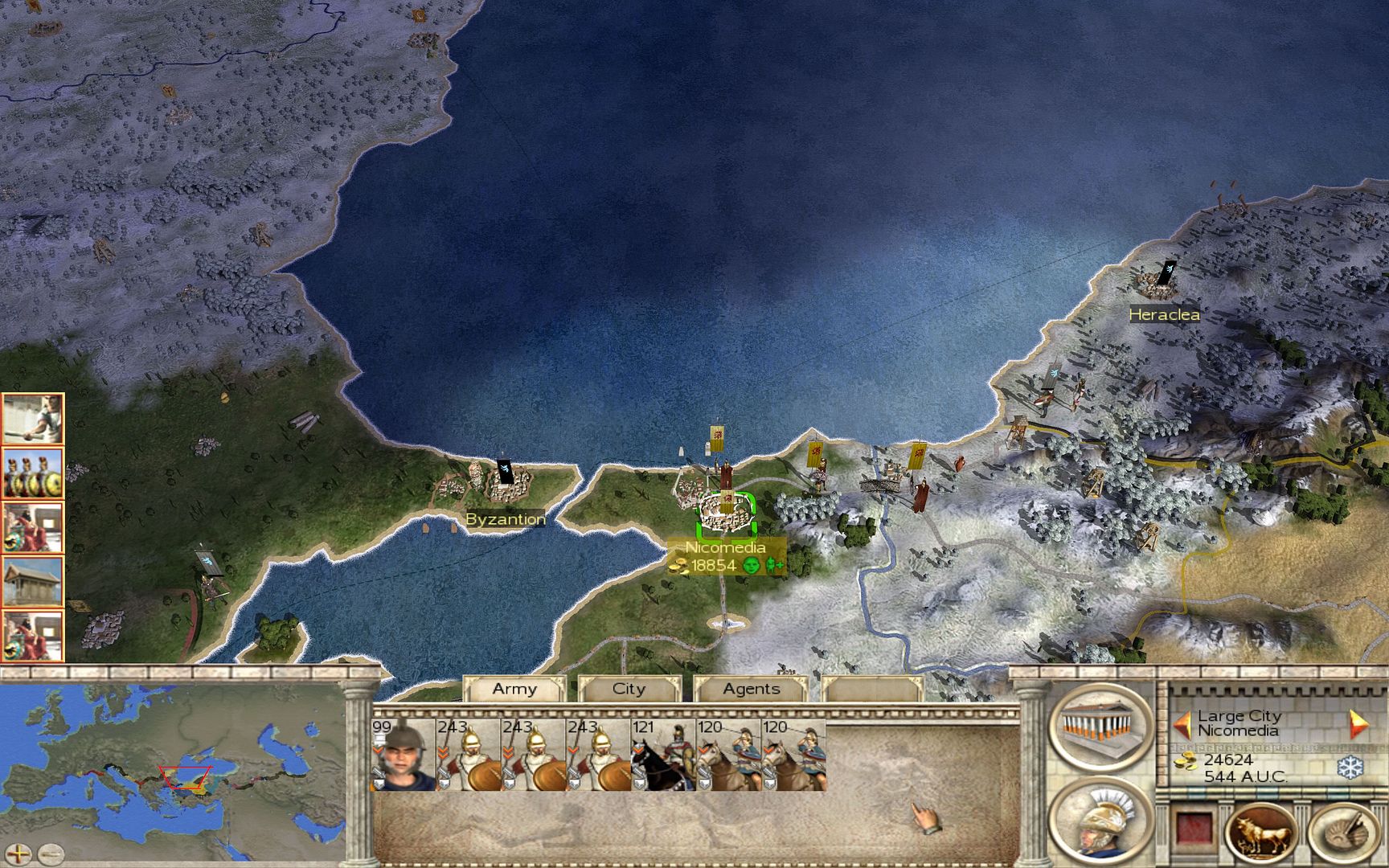
Task: Select the general's unit card with 99 men
Action: pyautogui.click(x=403, y=755)
